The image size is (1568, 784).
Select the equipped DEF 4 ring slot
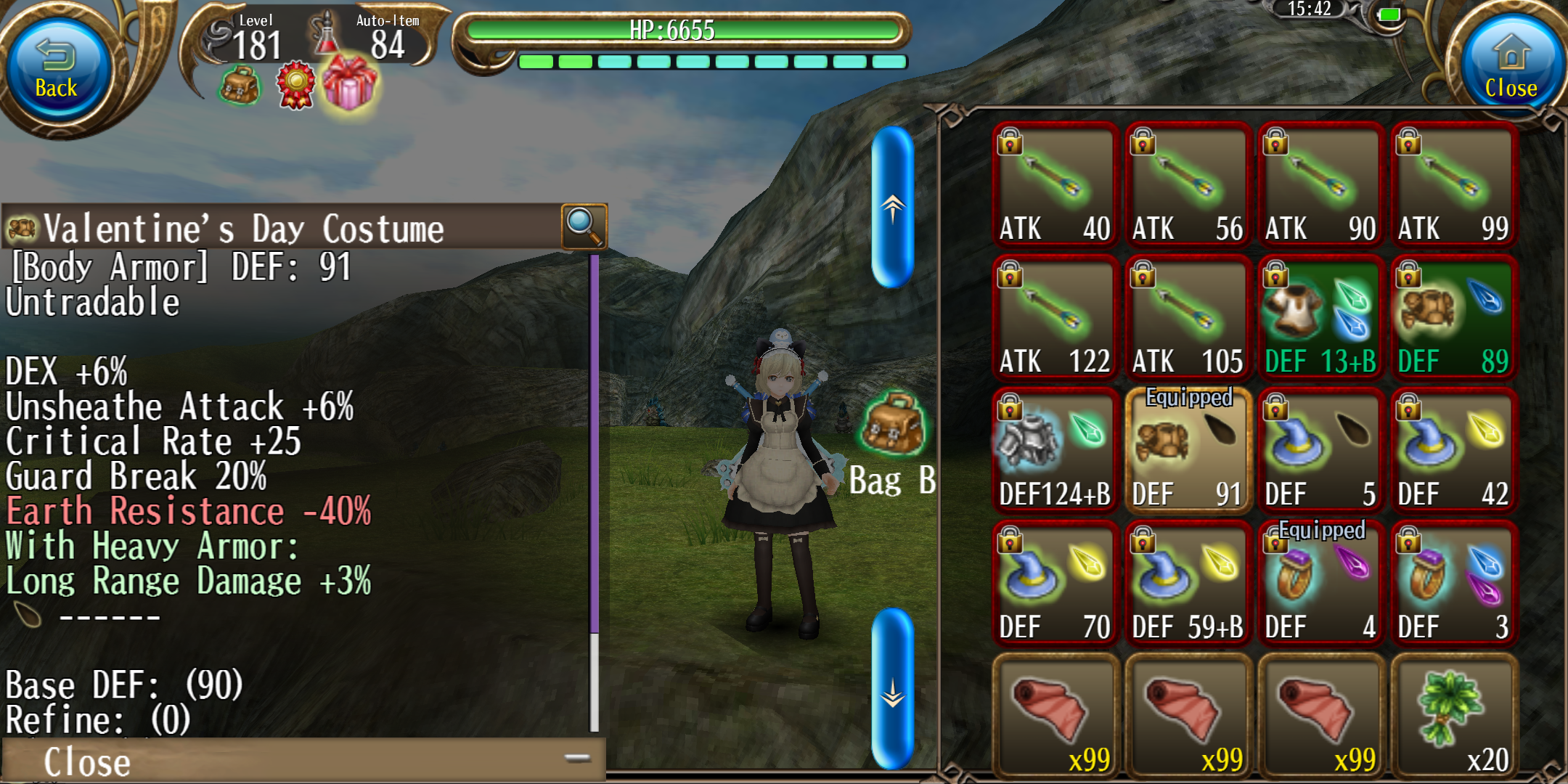point(1320,584)
